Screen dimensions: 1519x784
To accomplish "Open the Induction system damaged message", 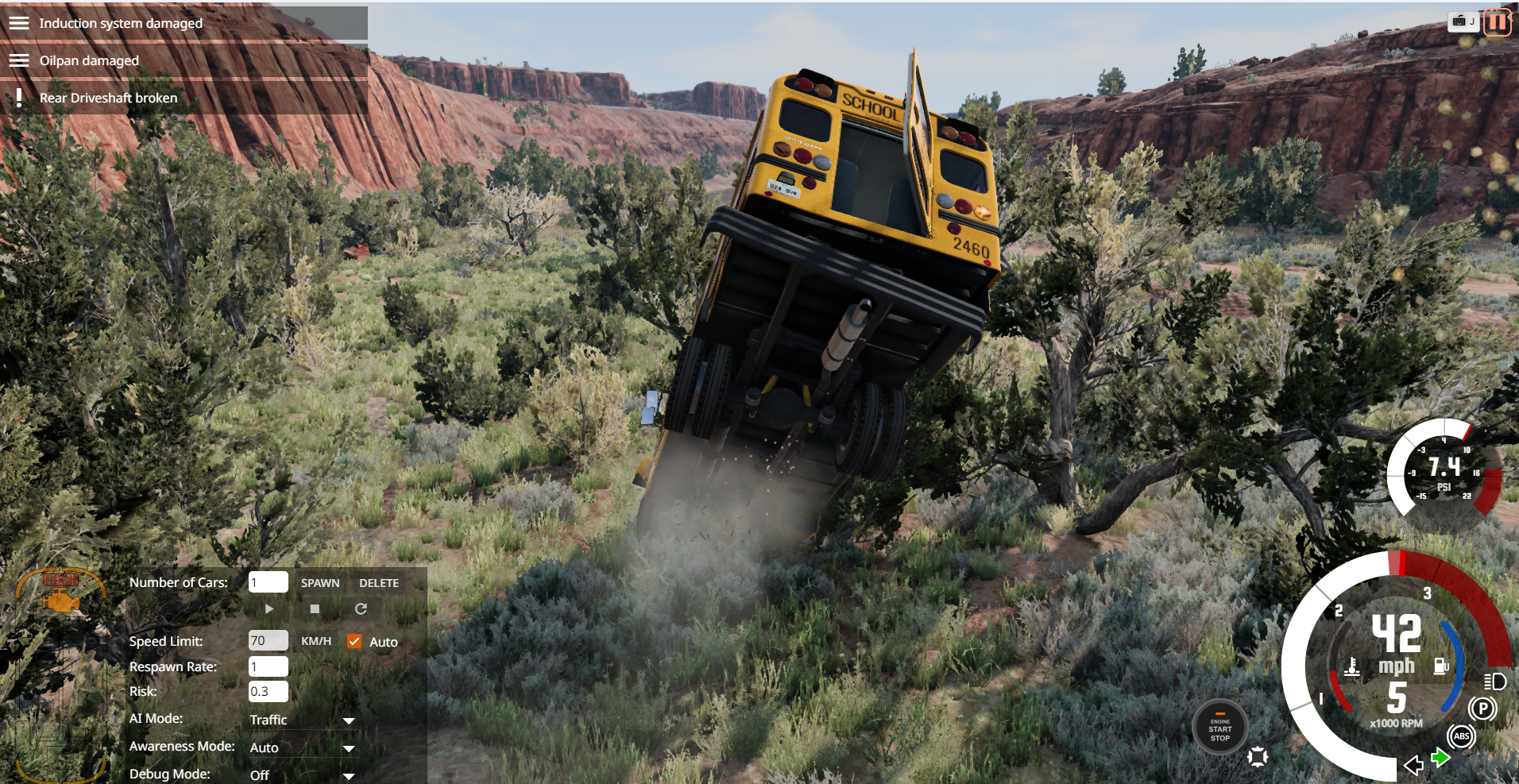I will click(x=121, y=23).
